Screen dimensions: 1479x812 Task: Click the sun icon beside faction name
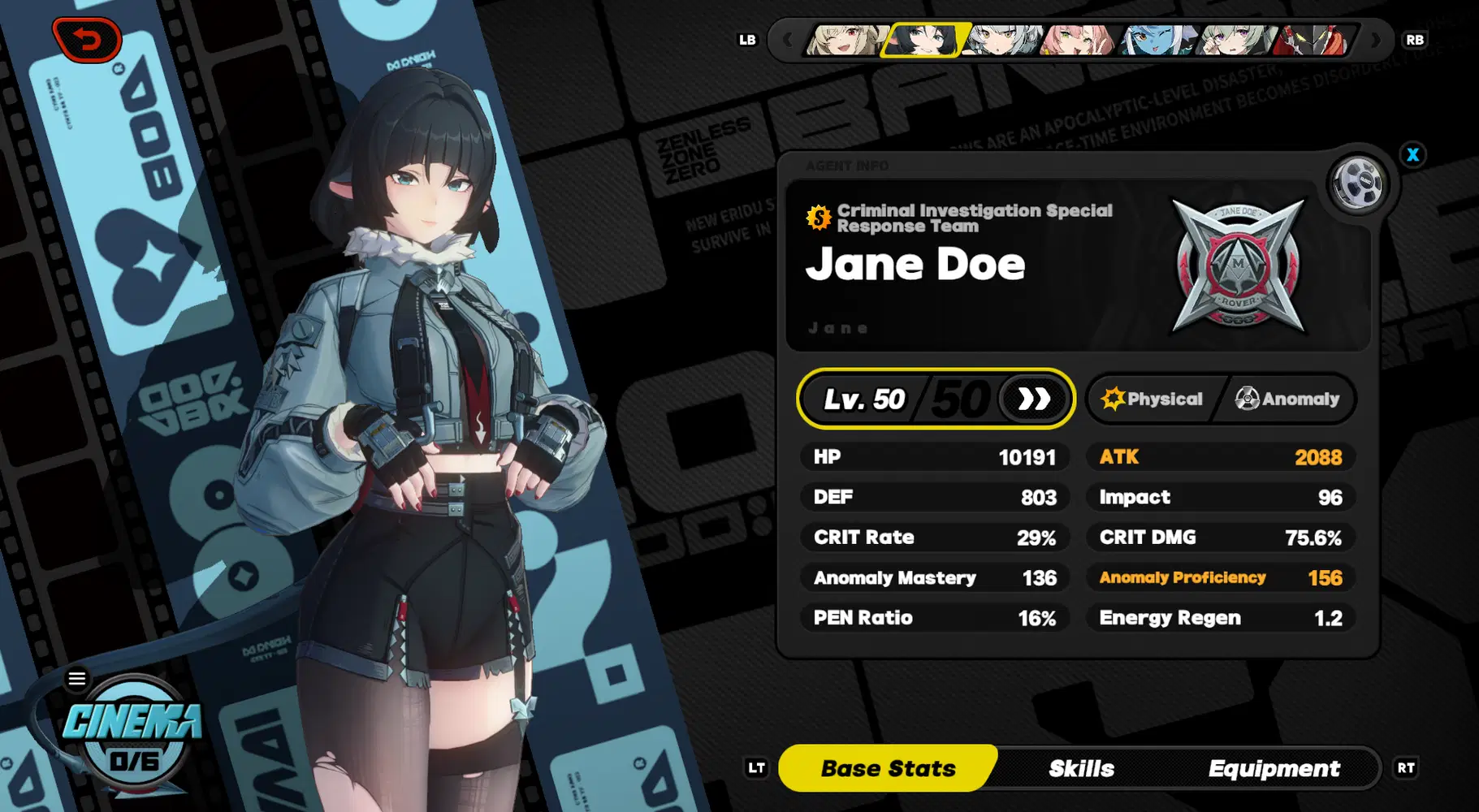[x=817, y=218]
